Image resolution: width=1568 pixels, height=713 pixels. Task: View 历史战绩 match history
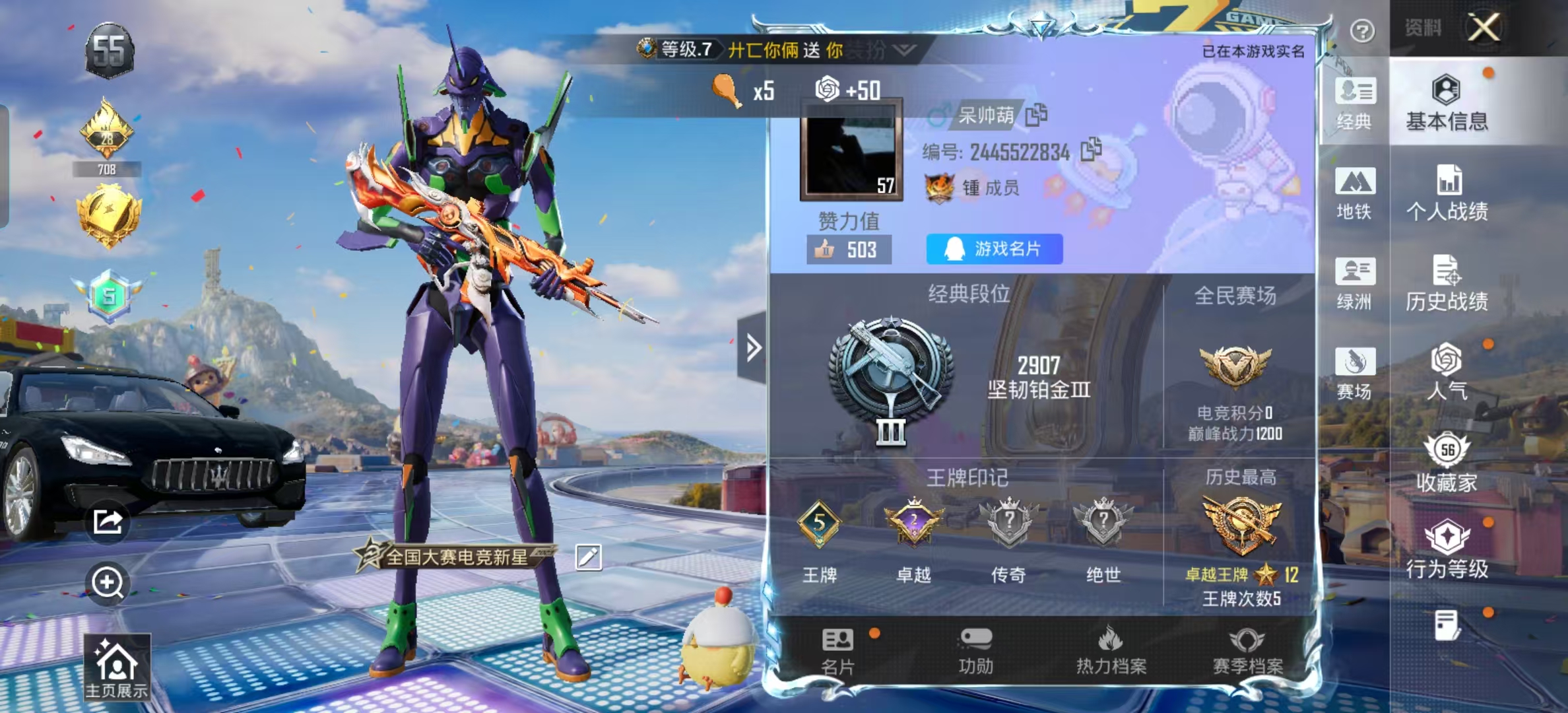coord(1447,283)
